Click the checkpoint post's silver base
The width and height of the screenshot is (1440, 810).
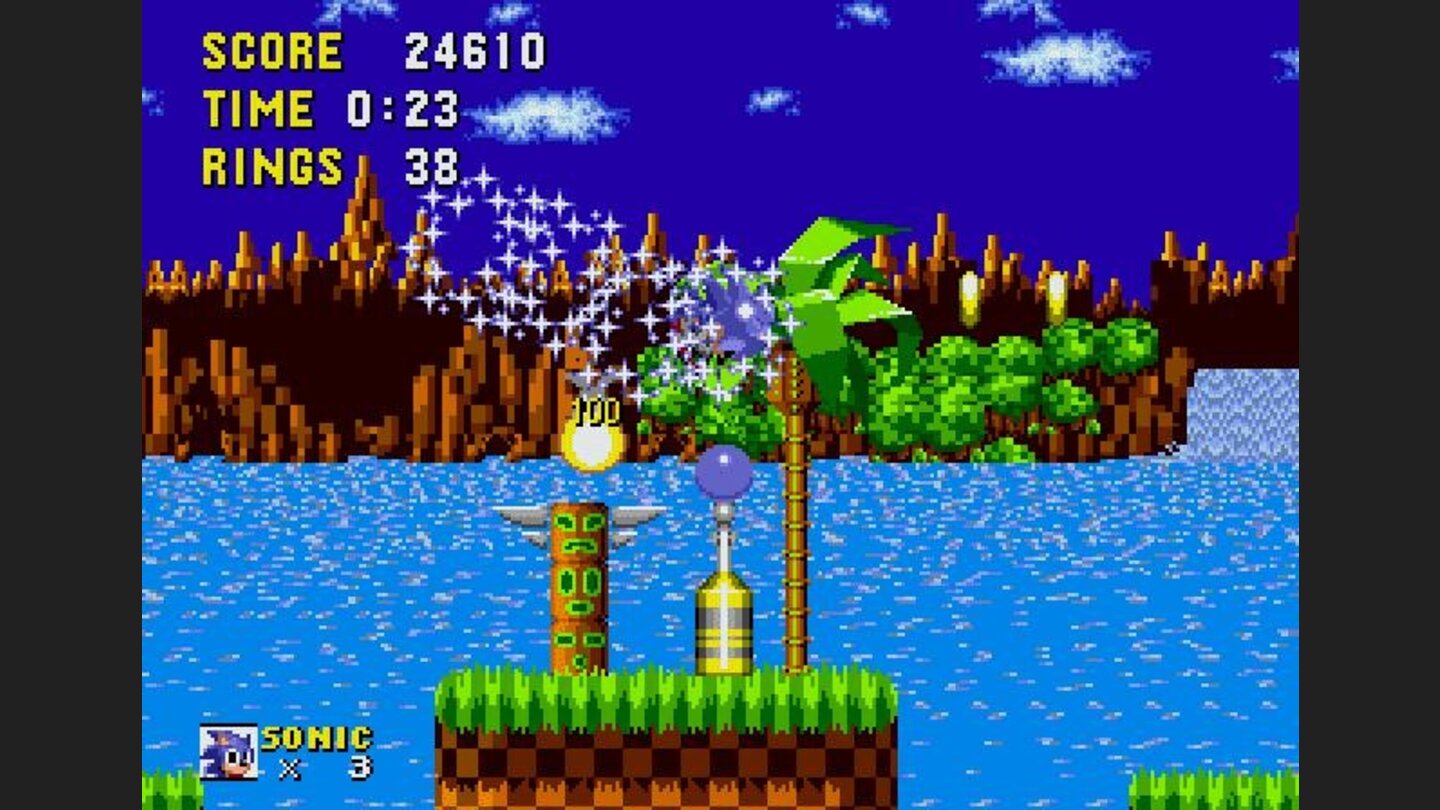722,620
